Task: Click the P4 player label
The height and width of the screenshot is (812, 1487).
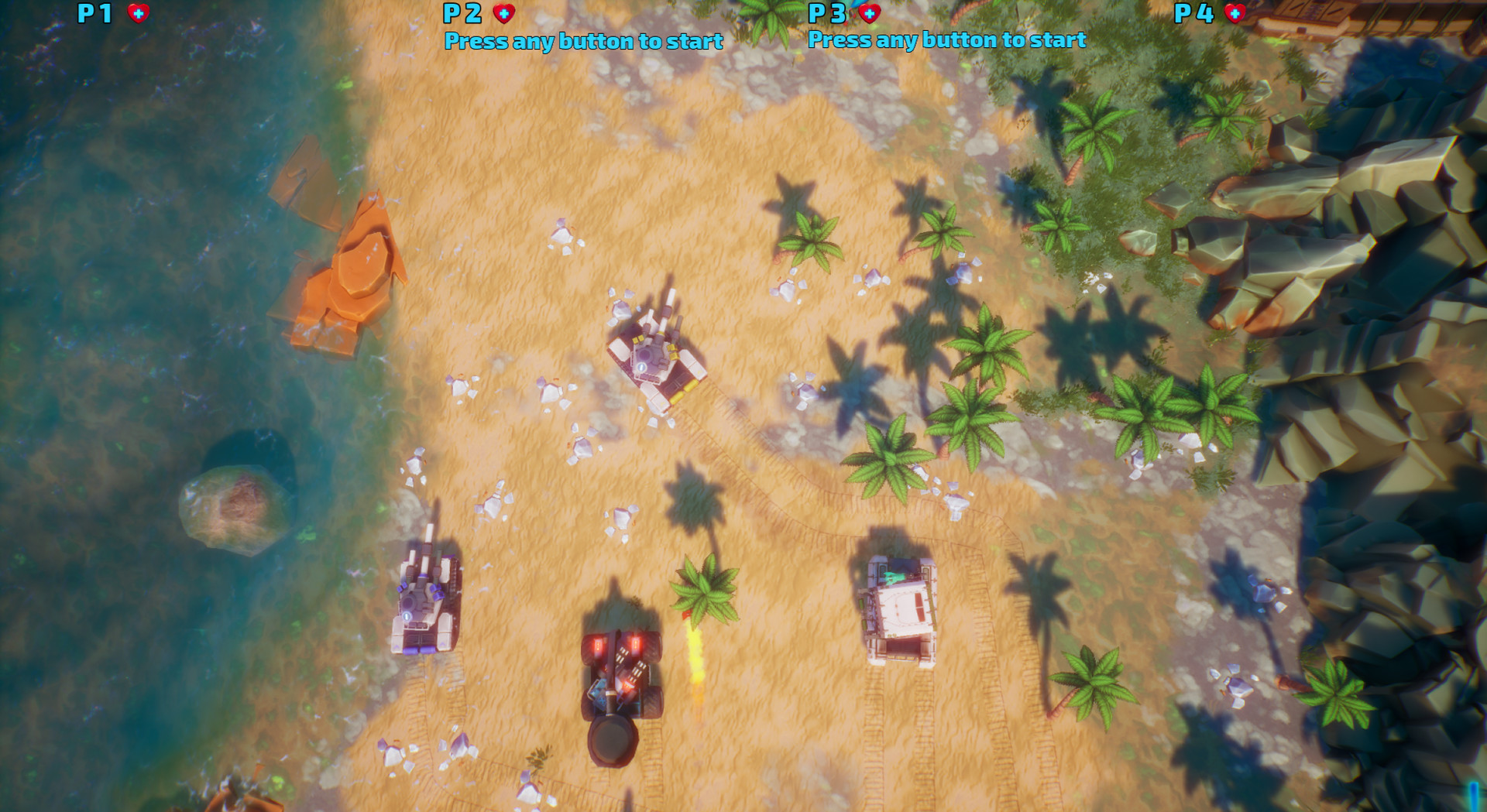Action: 1193,12
